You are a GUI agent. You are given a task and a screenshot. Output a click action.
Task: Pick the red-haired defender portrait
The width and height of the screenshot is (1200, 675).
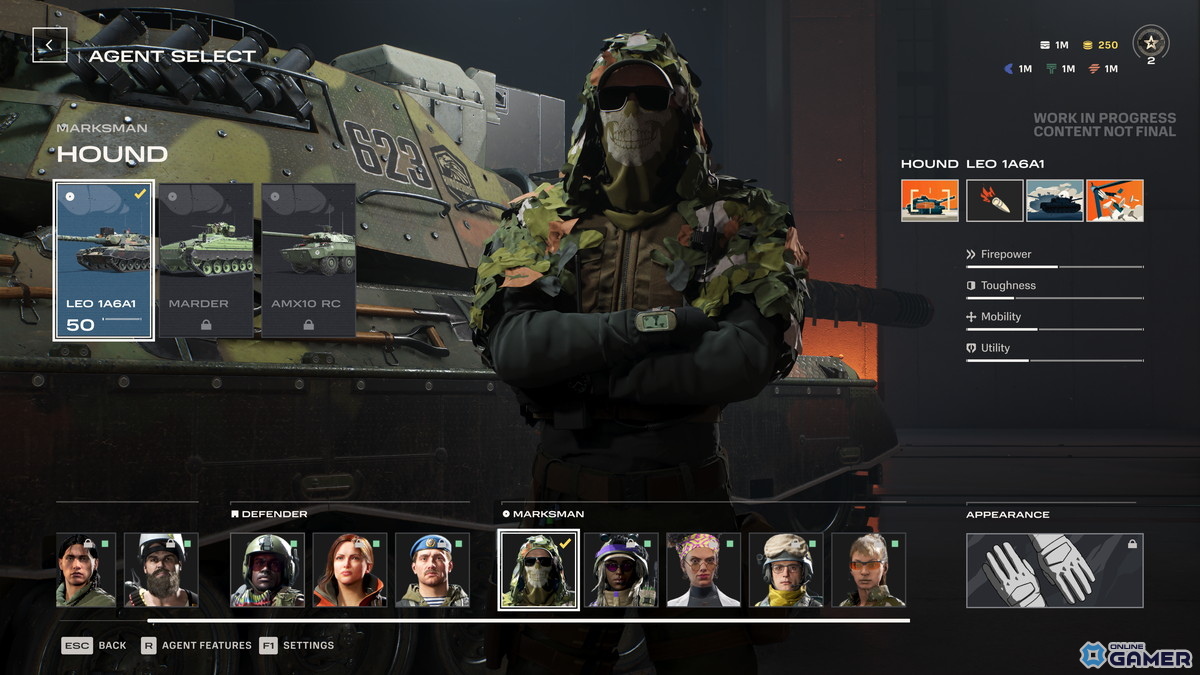(349, 570)
